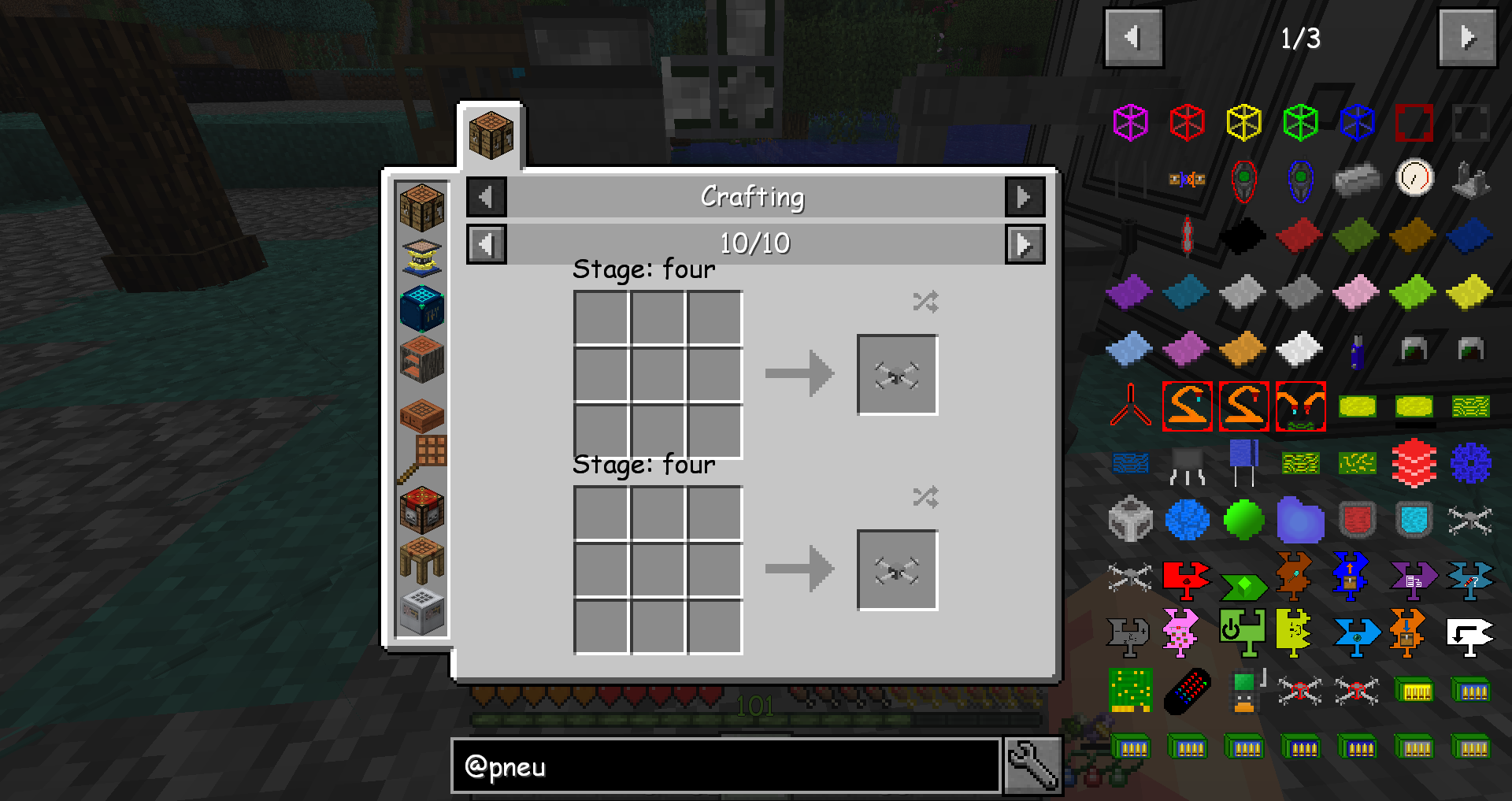Advance the item list past page 1/3
This screenshot has height=801, width=1512.
1466,39
